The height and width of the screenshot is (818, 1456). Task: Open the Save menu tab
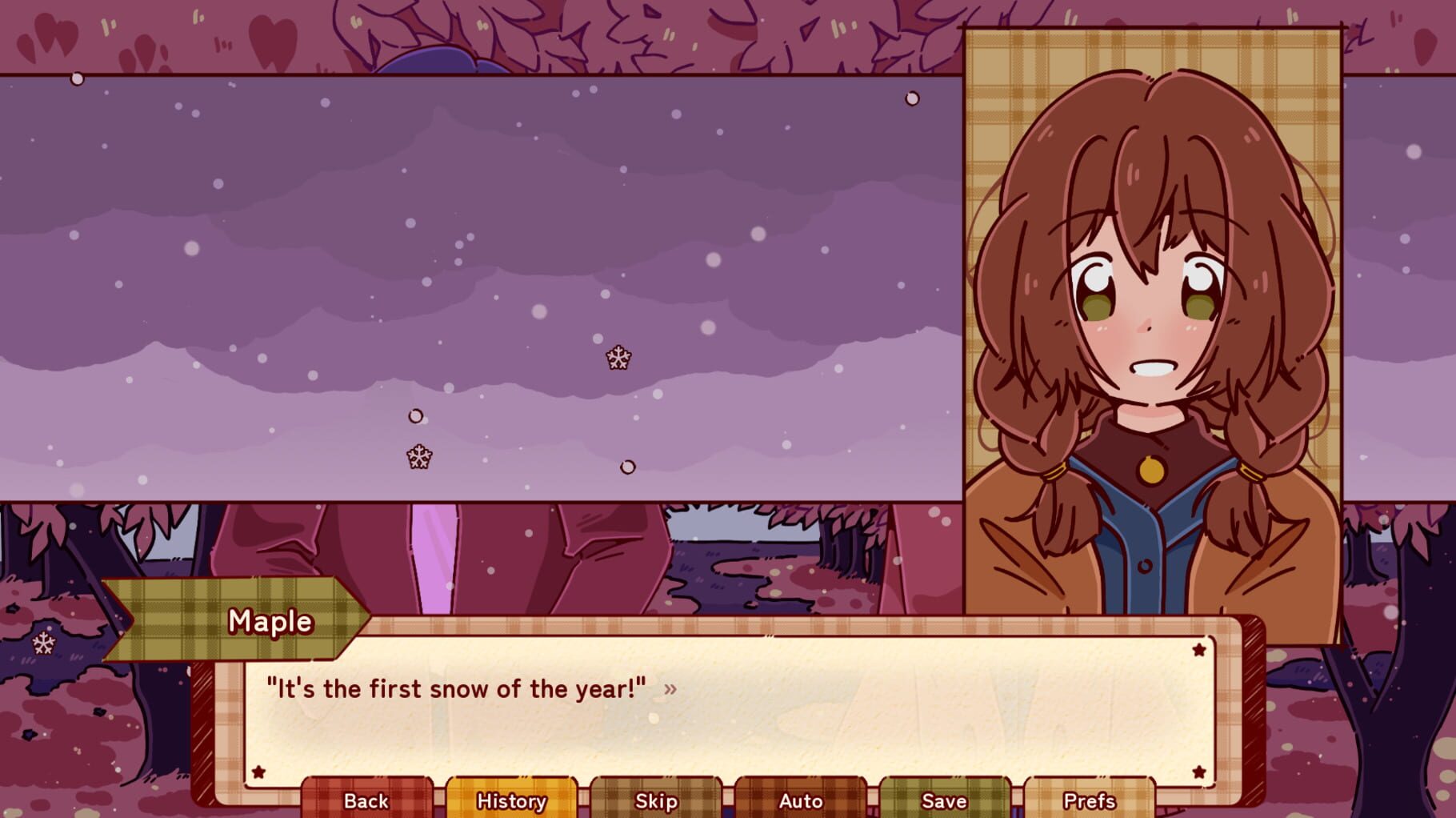point(942,800)
